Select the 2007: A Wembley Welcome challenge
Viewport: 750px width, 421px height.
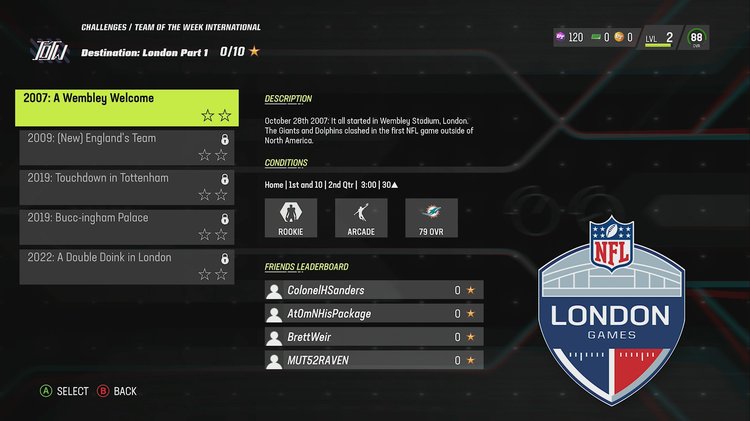click(127, 107)
